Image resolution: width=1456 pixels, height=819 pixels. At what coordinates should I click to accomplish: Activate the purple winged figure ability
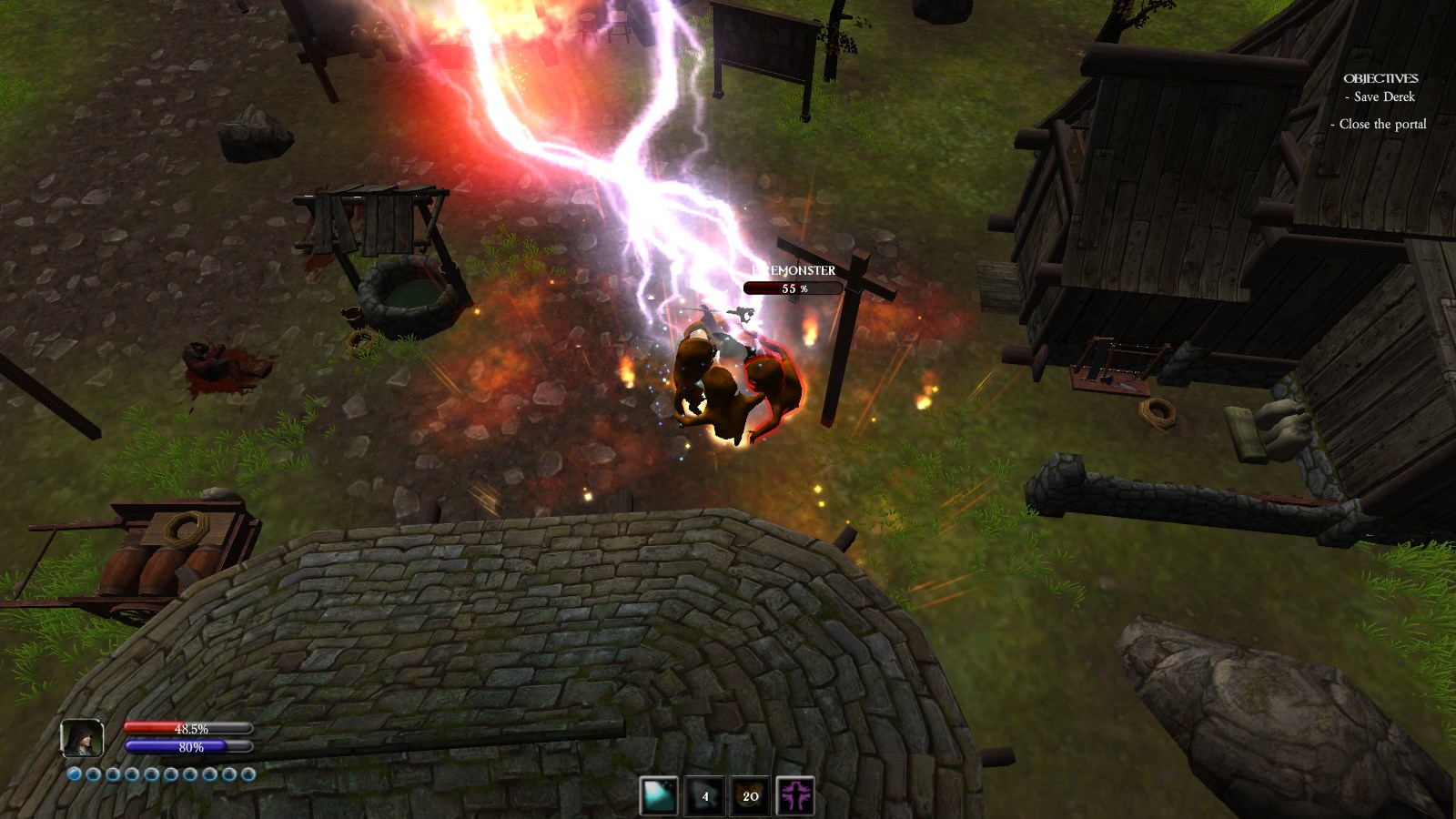pyautogui.click(x=795, y=796)
